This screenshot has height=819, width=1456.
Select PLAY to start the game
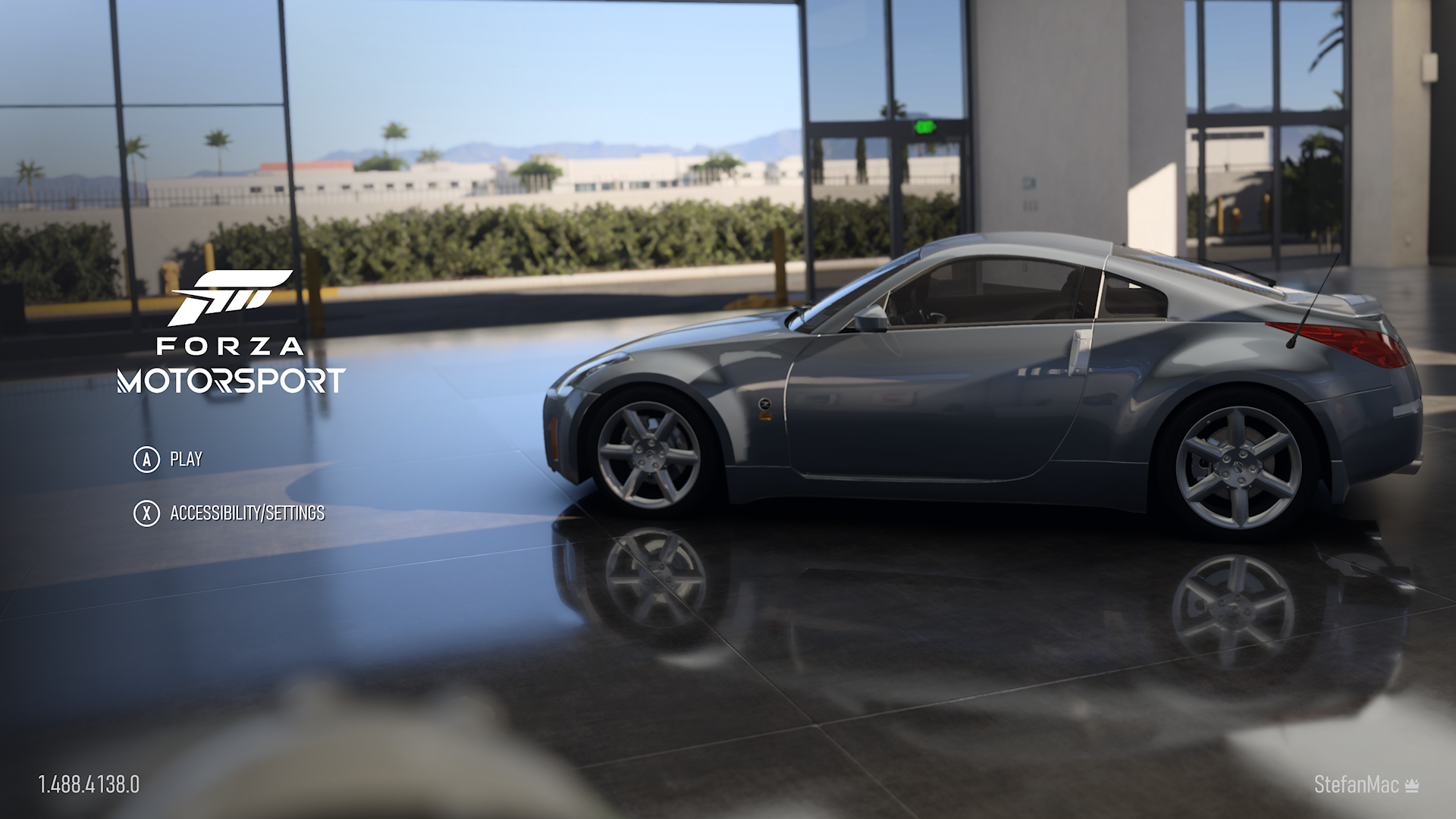[187, 459]
